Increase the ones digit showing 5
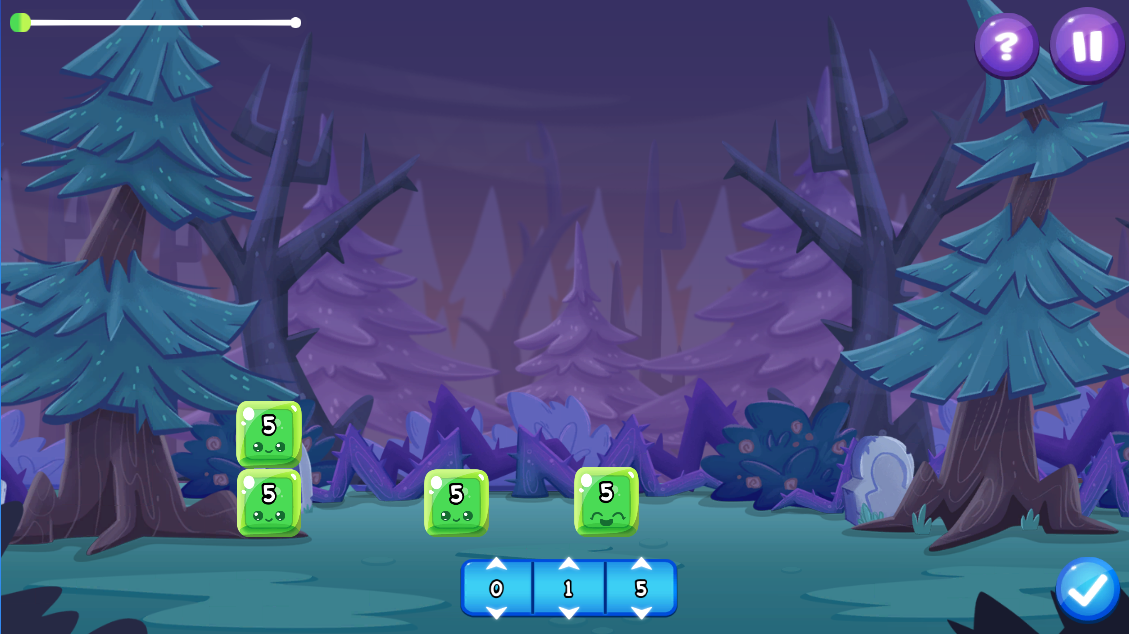1129x634 pixels. (x=641, y=565)
